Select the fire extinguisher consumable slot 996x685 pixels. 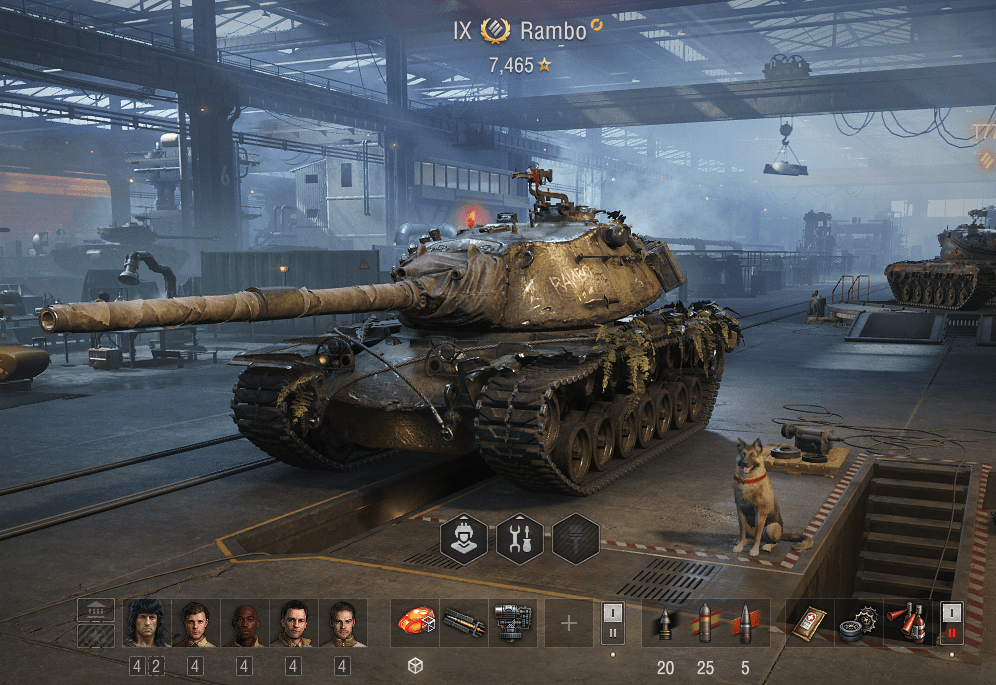coord(909,623)
